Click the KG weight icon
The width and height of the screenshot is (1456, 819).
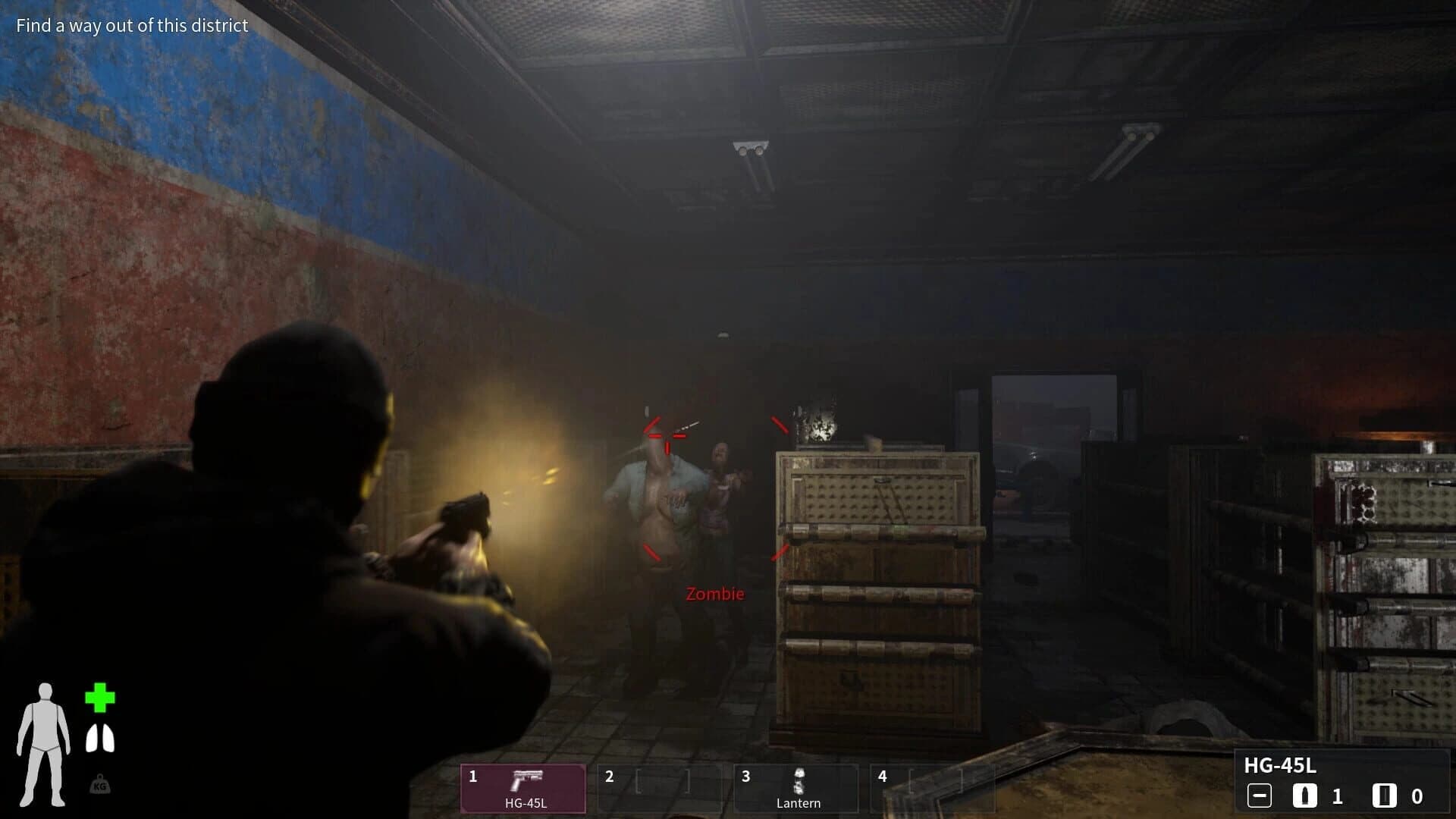tap(99, 785)
